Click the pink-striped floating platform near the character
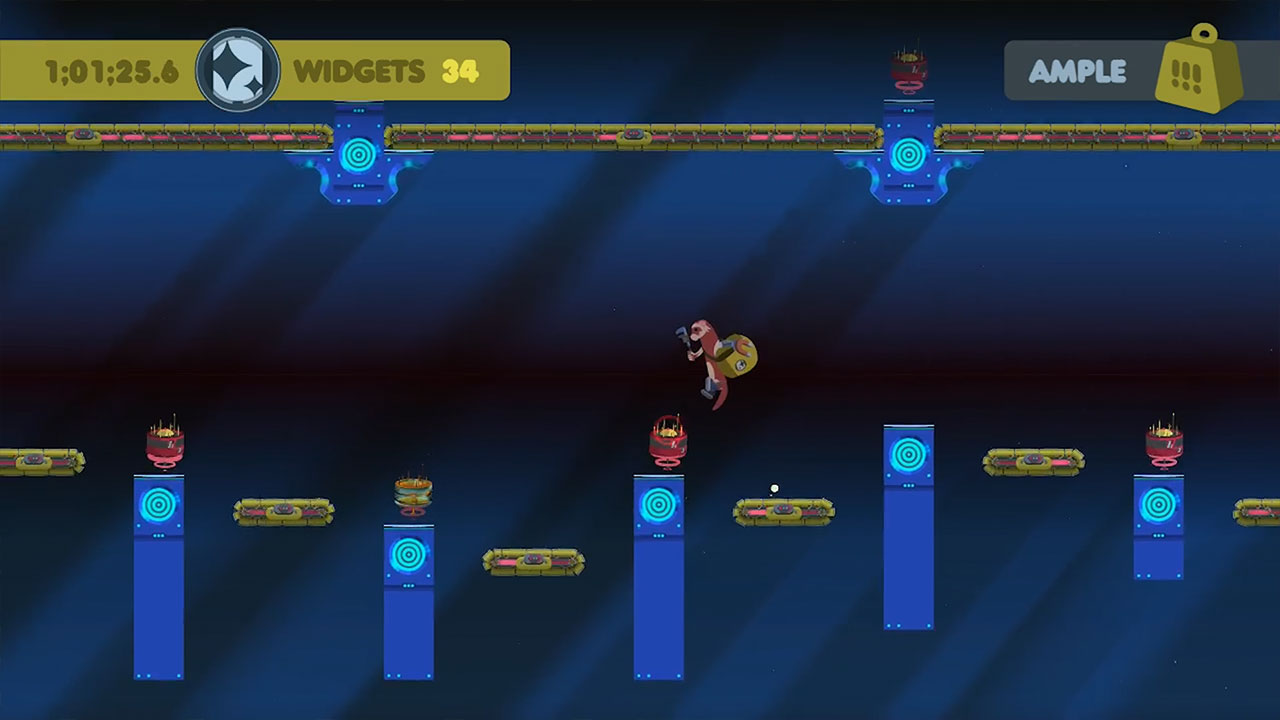 785,512
